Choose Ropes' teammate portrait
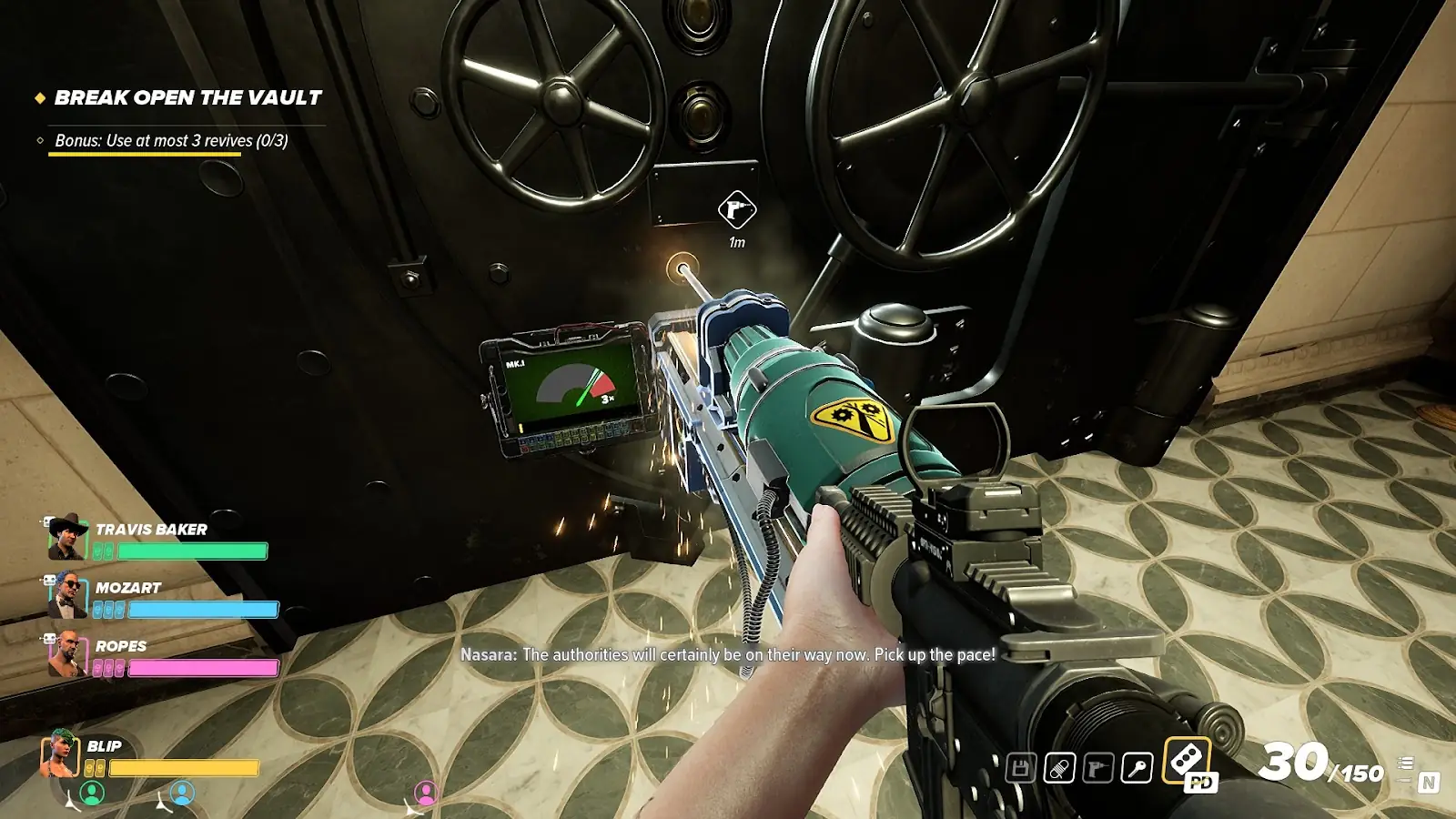This screenshot has height=819, width=1456. click(x=67, y=653)
